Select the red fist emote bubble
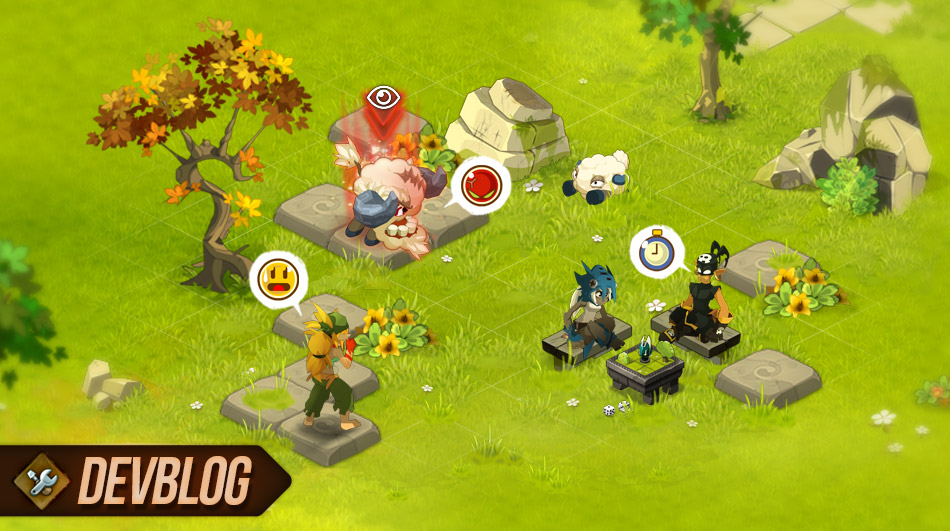The image size is (950, 531). tap(480, 185)
